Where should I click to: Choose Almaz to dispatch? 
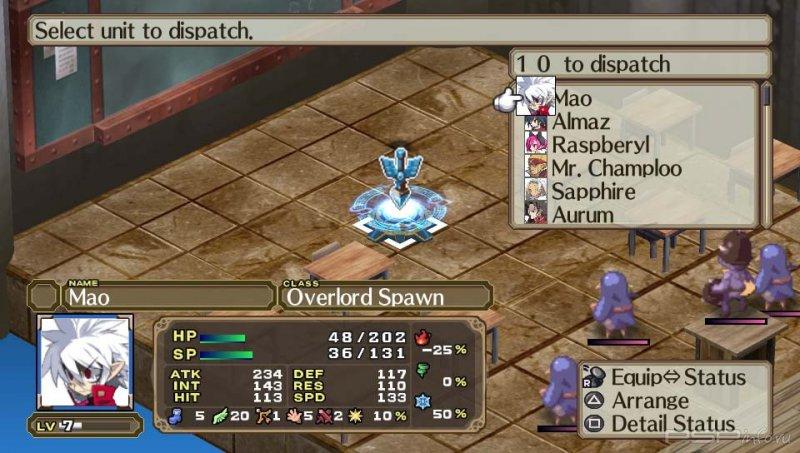583,122
